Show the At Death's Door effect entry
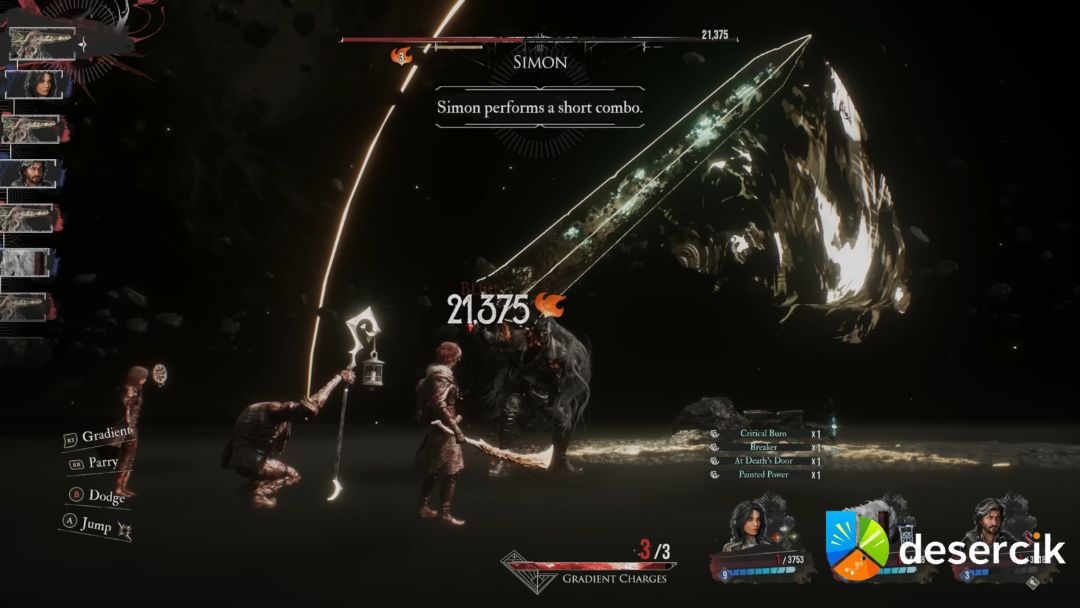Screen dimensions: 1080x608 pyautogui.click(x=763, y=461)
